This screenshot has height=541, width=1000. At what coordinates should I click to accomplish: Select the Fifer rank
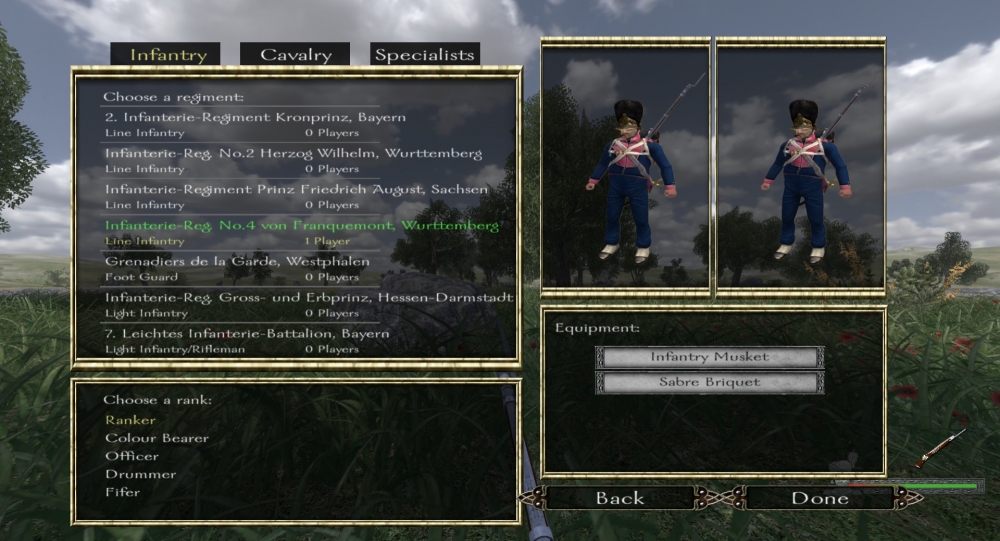(x=123, y=492)
